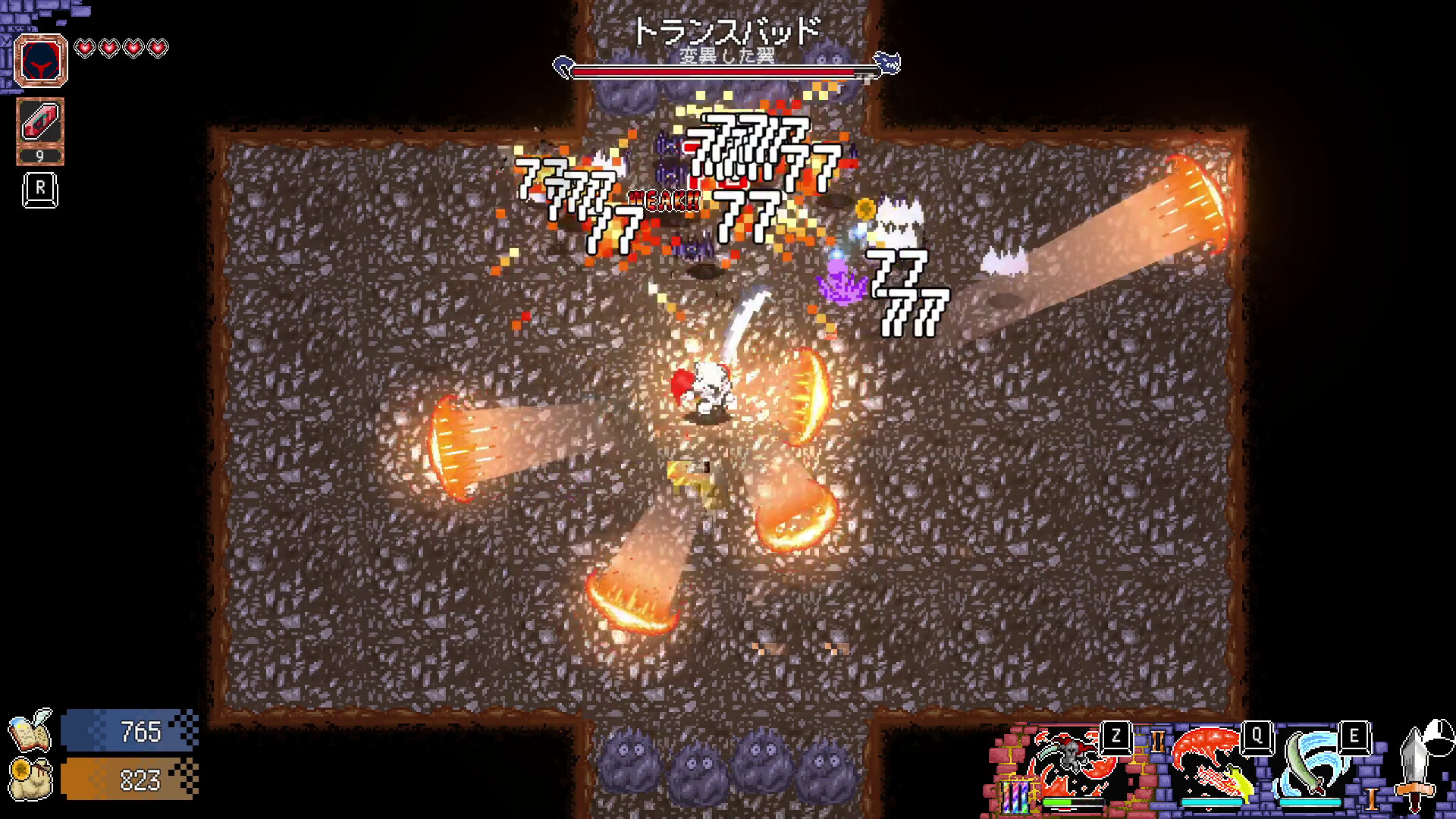Image resolution: width=1456 pixels, height=819 pixels.
Task: Click the Q key prompt on the shrimp skill
Action: tap(1256, 738)
